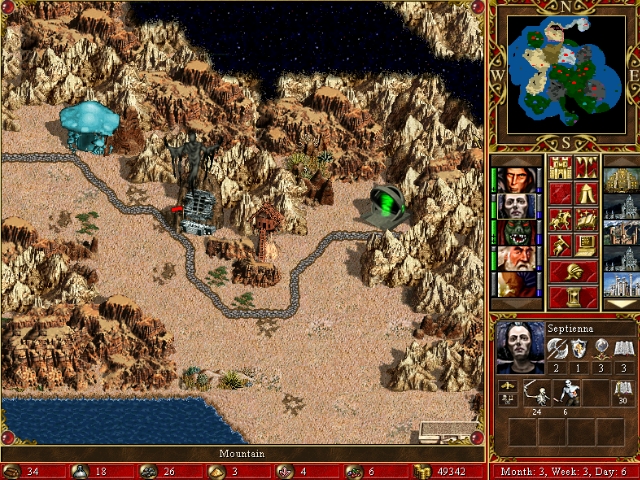This screenshot has width=640, height=480.
Task: End the turn with hourglass button
Action: click(x=573, y=296)
